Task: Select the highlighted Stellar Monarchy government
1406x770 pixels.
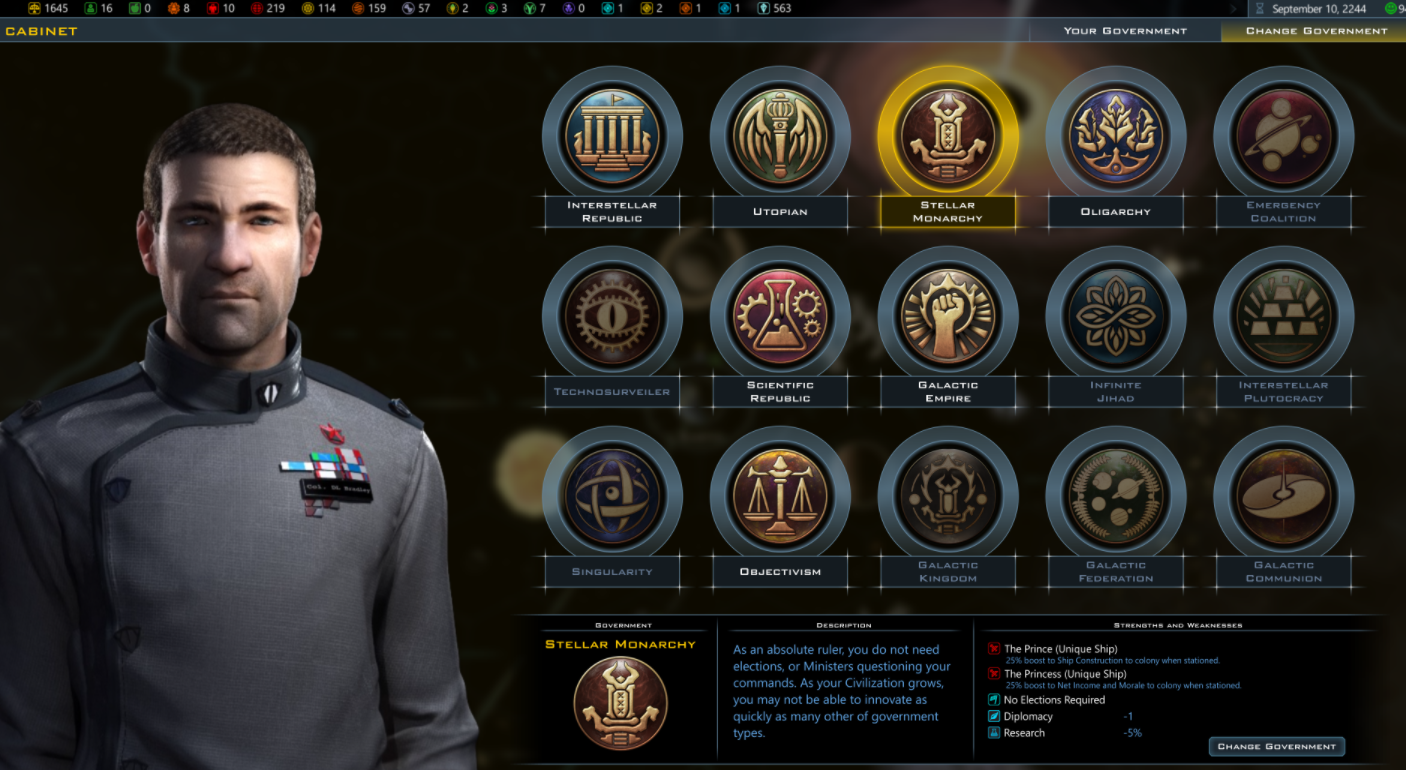Action: tap(948, 136)
